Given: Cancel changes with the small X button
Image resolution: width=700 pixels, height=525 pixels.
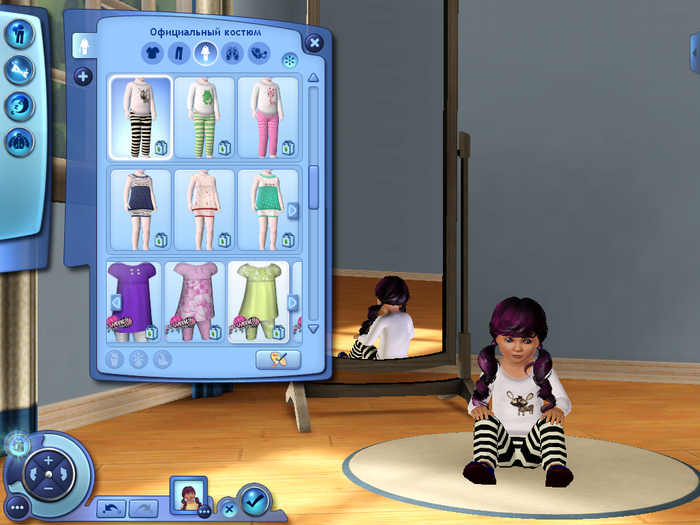Looking at the screenshot, I should [x=228, y=506].
